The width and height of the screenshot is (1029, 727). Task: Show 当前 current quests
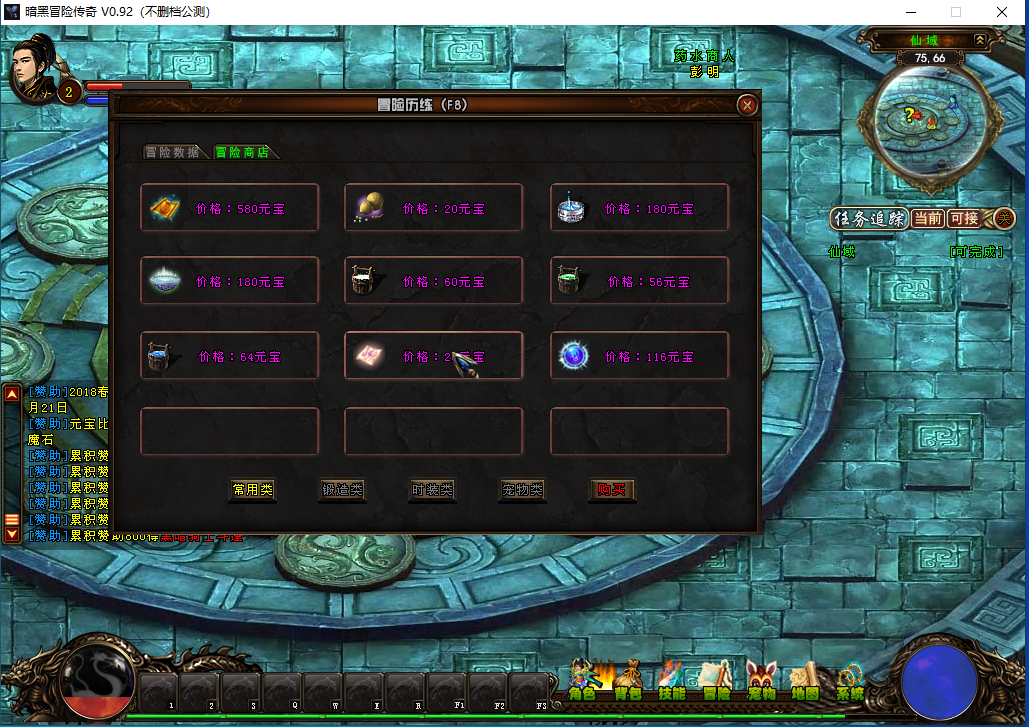pos(927,218)
